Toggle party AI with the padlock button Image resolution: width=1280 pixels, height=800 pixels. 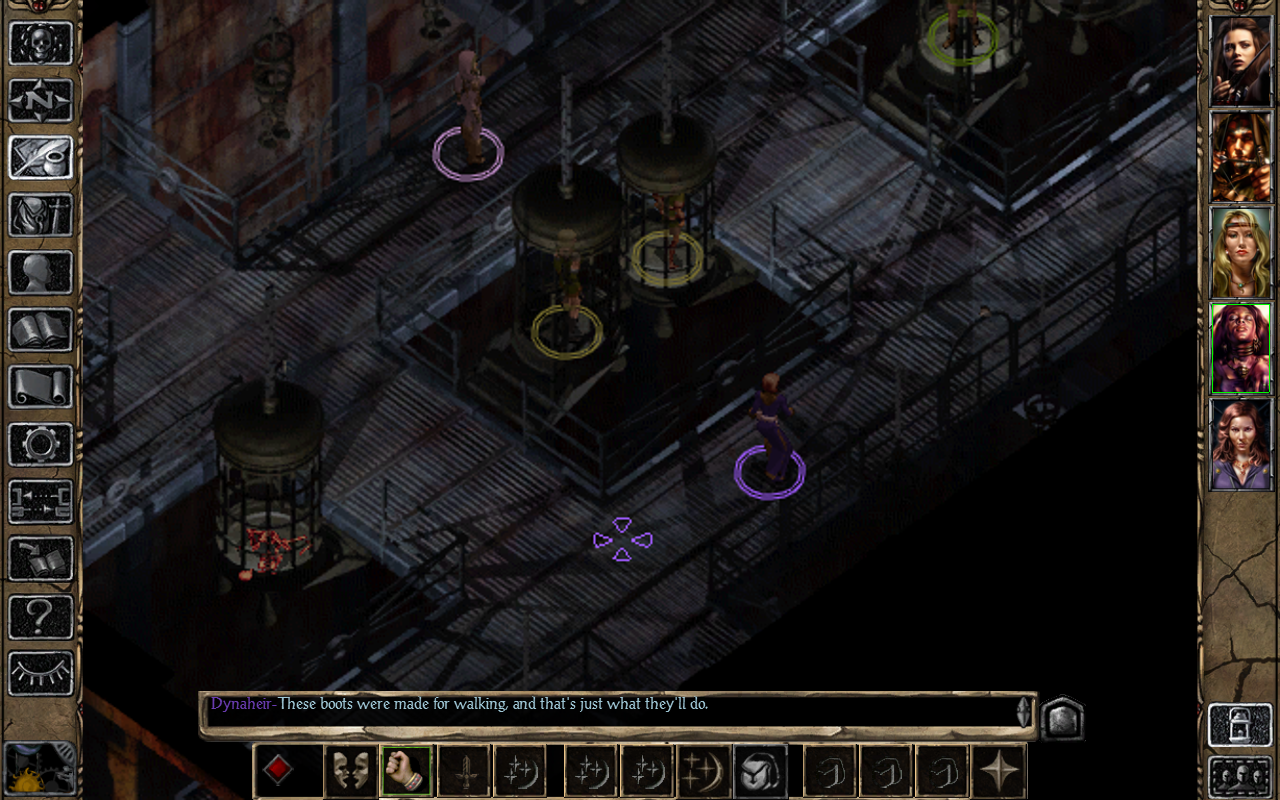pyautogui.click(x=1240, y=725)
